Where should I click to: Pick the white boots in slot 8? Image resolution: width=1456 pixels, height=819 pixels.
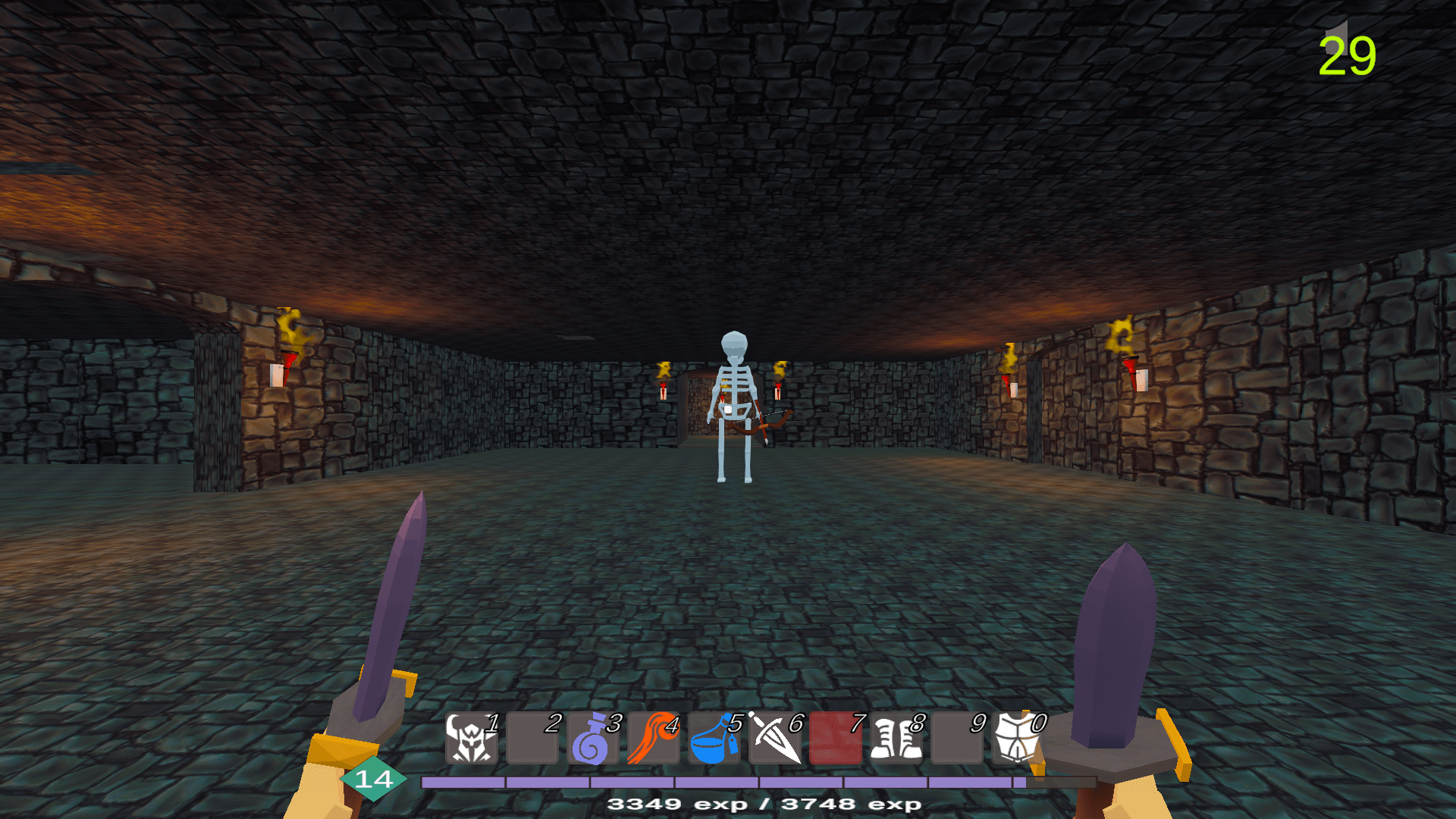(x=896, y=738)
